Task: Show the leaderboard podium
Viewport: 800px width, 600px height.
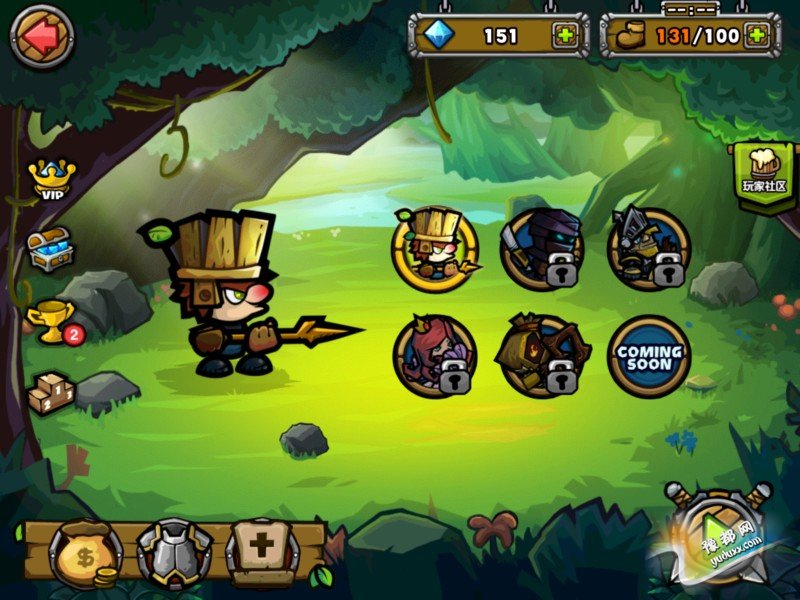Action: point(50,392)
